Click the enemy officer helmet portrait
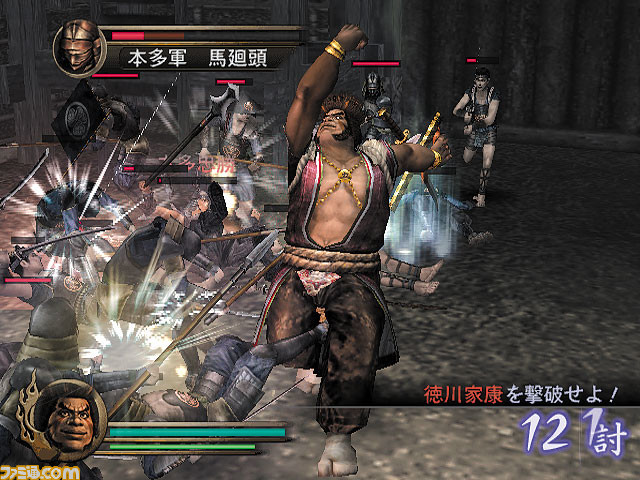This screenshot has height=480, width=640. [79, 47]
